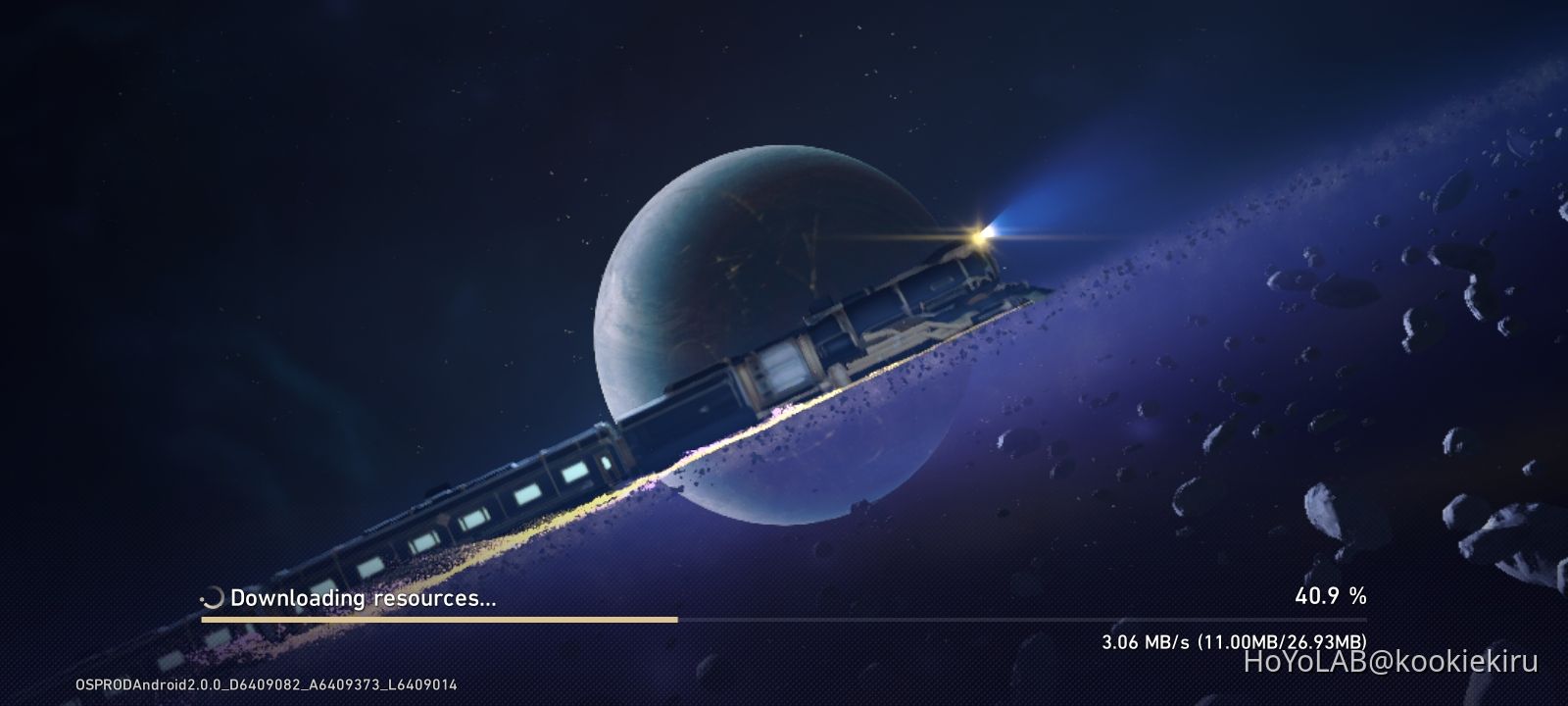Image resolution: width=1568 pixels, height=706 pixels.
Task: Select the 40.9 % progress percentage text
Action: [x=1329, y=593]
